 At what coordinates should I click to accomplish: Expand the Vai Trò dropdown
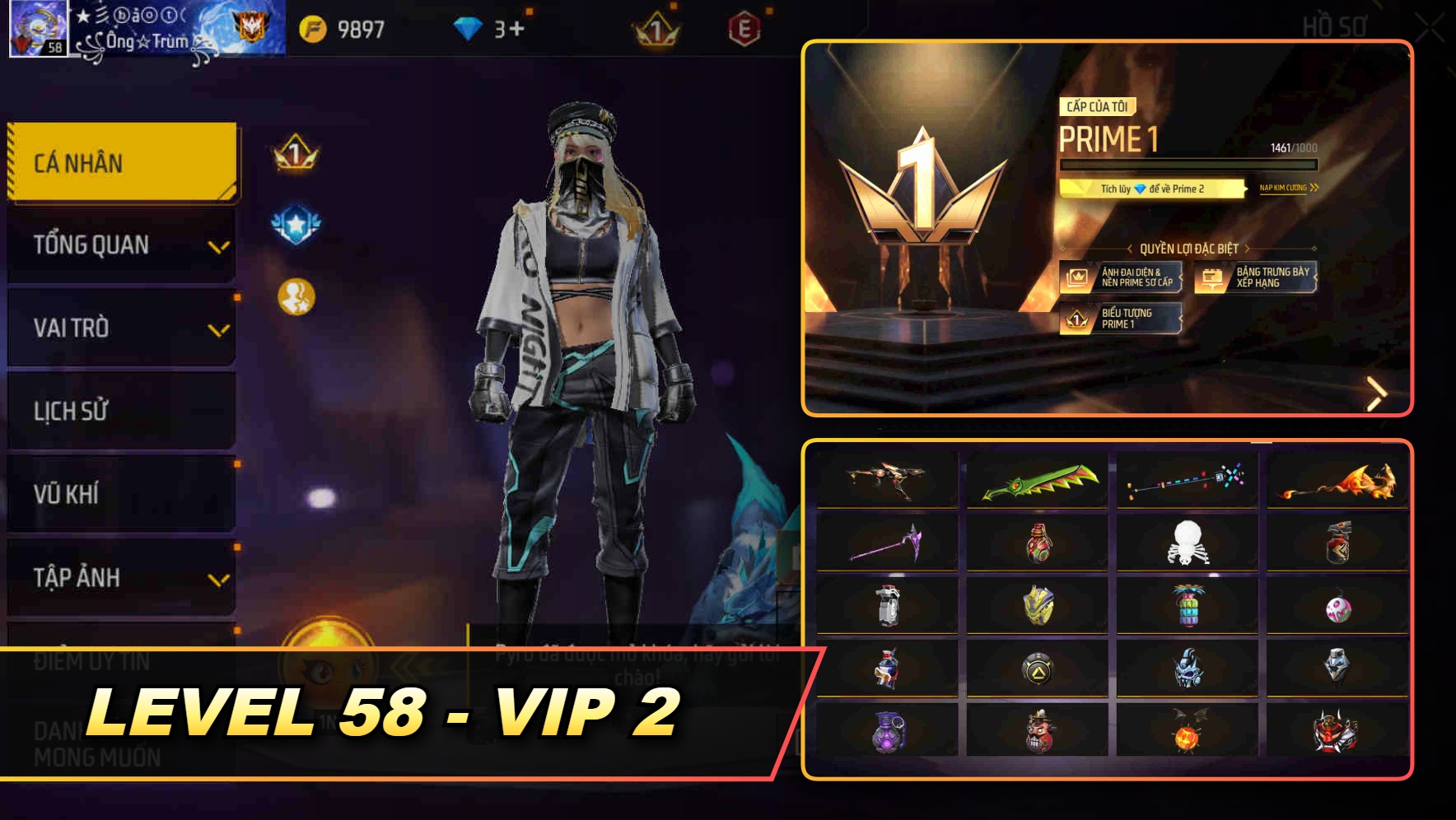(120, 328)
